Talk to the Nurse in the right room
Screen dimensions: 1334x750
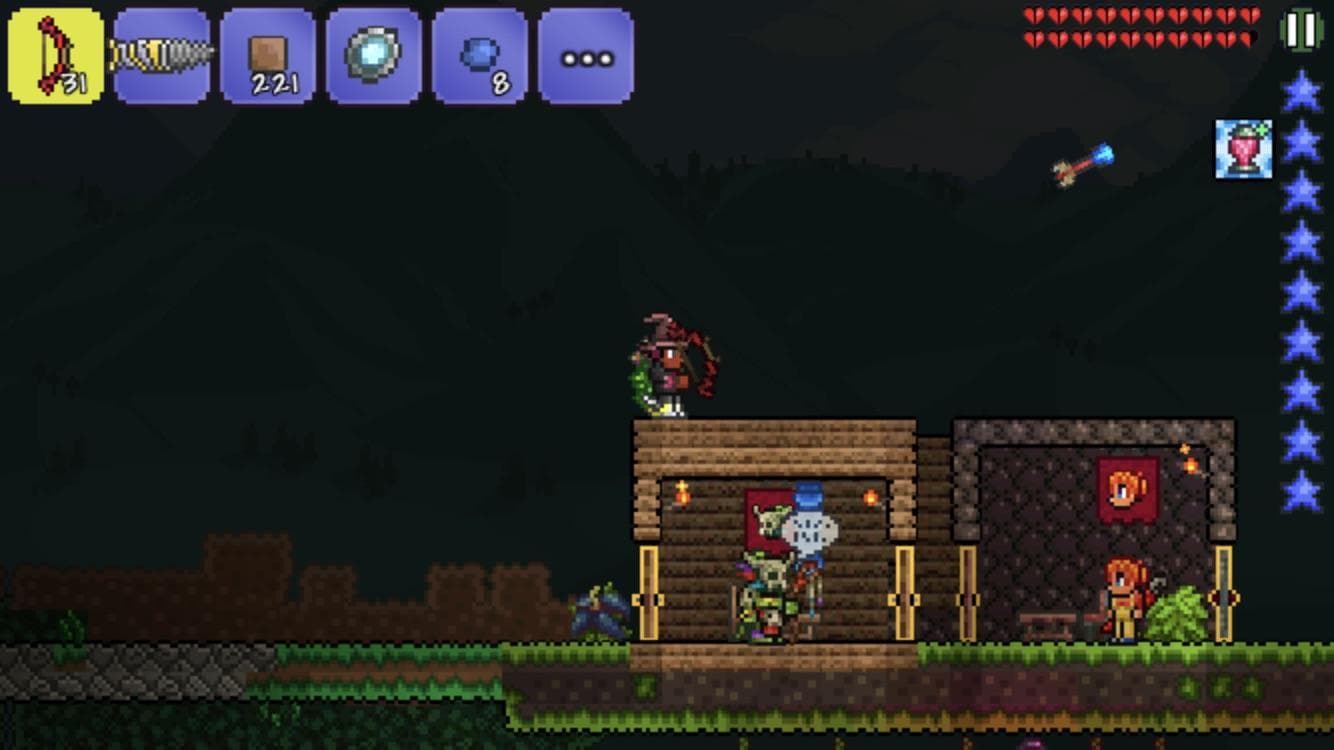[x=1122, y=600]
